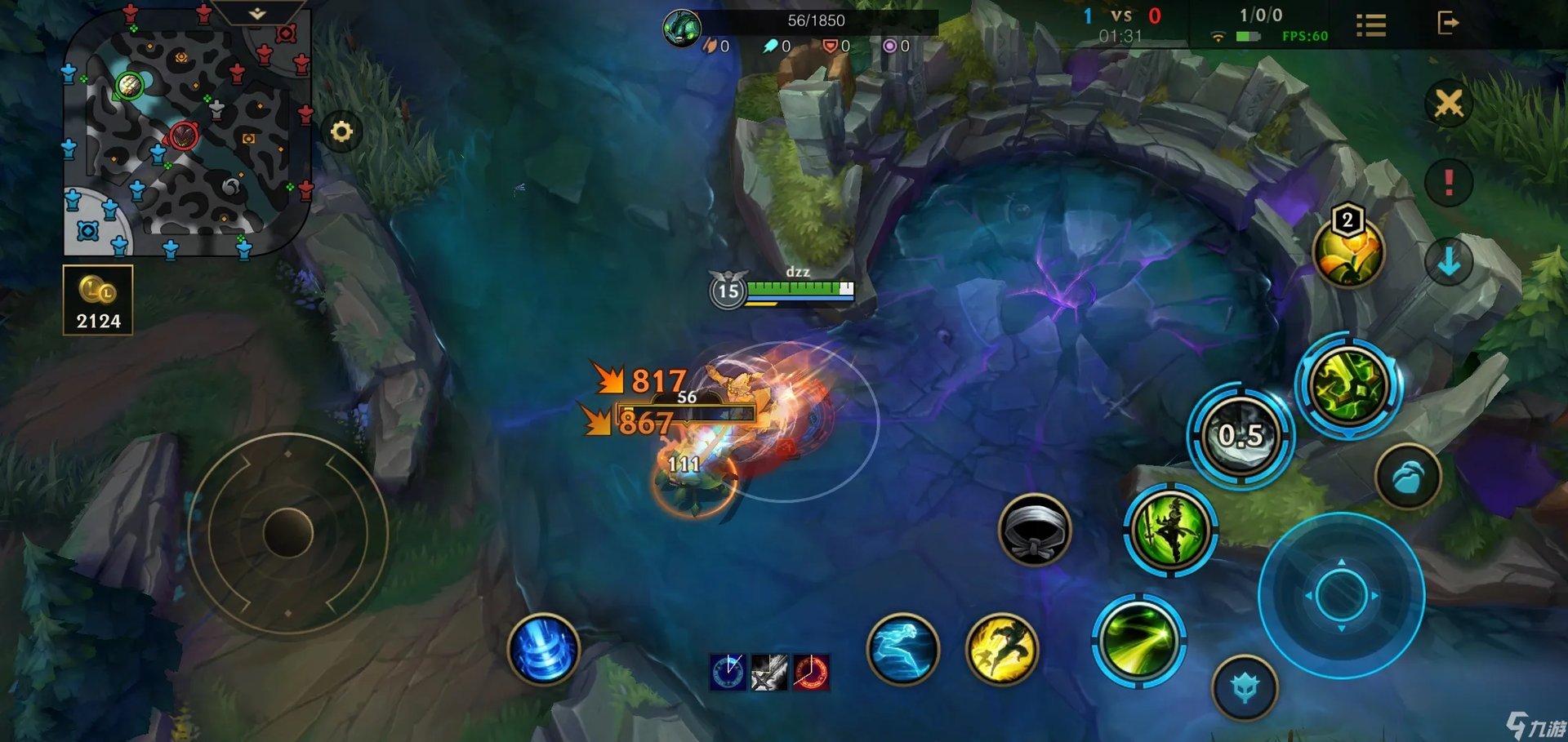The height and width of the screenshot is (742, 1568).
Task: Activate the ultimate ability at the top of the skill arc
Action: [1349, 386]
